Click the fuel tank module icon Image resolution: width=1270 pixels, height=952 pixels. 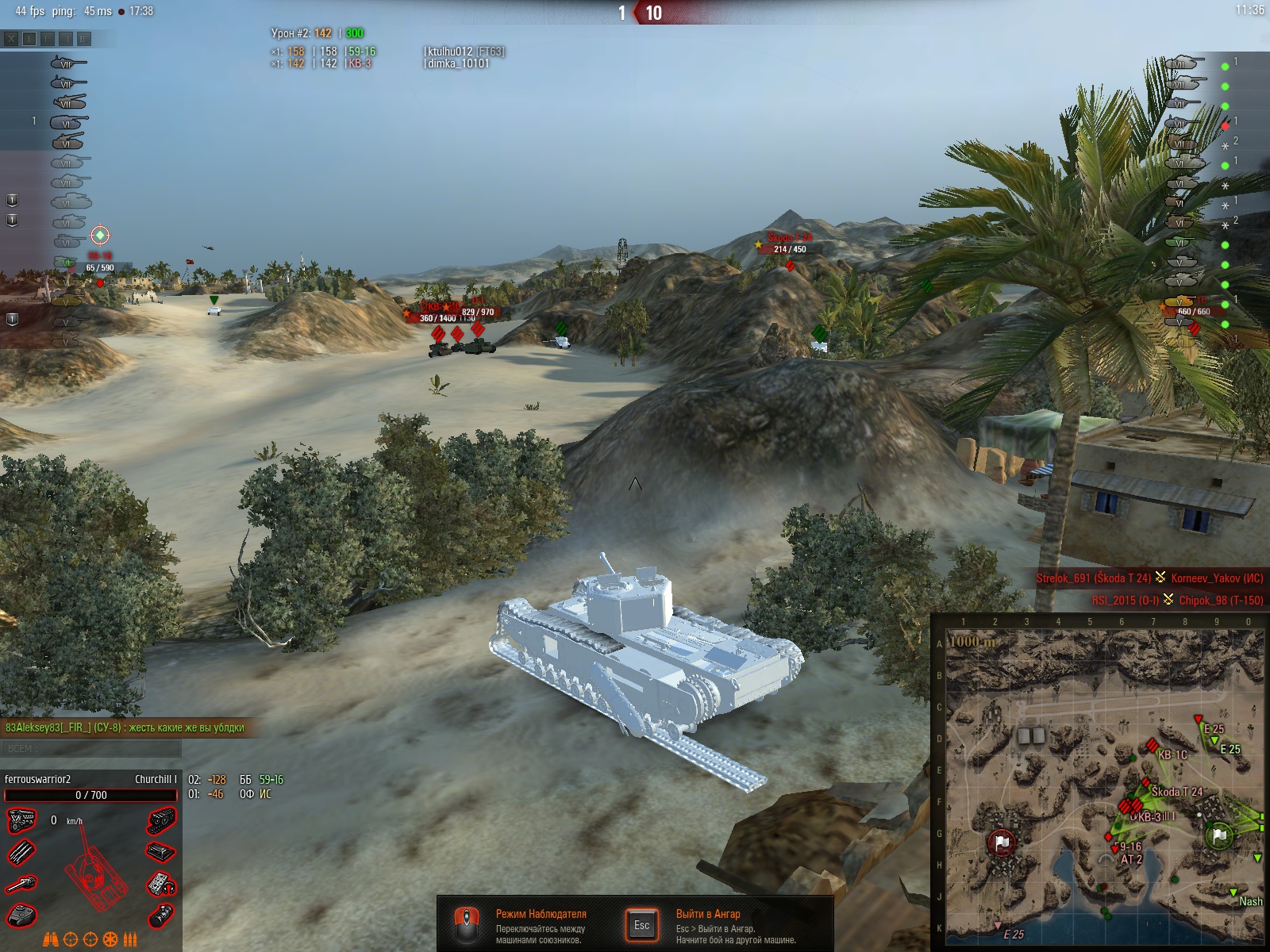[x=161, y=916]
